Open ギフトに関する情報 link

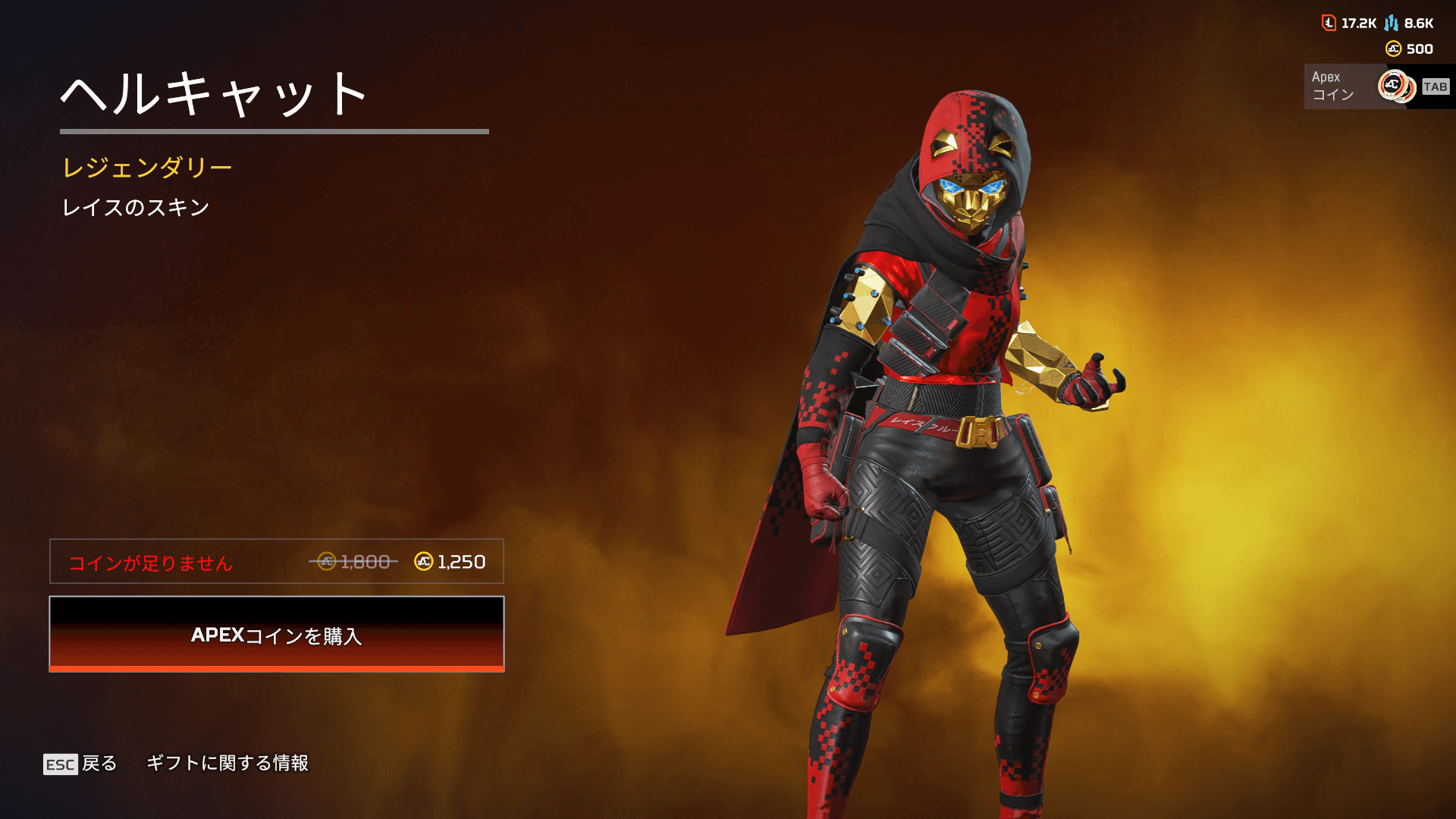(x=227, y=763)
